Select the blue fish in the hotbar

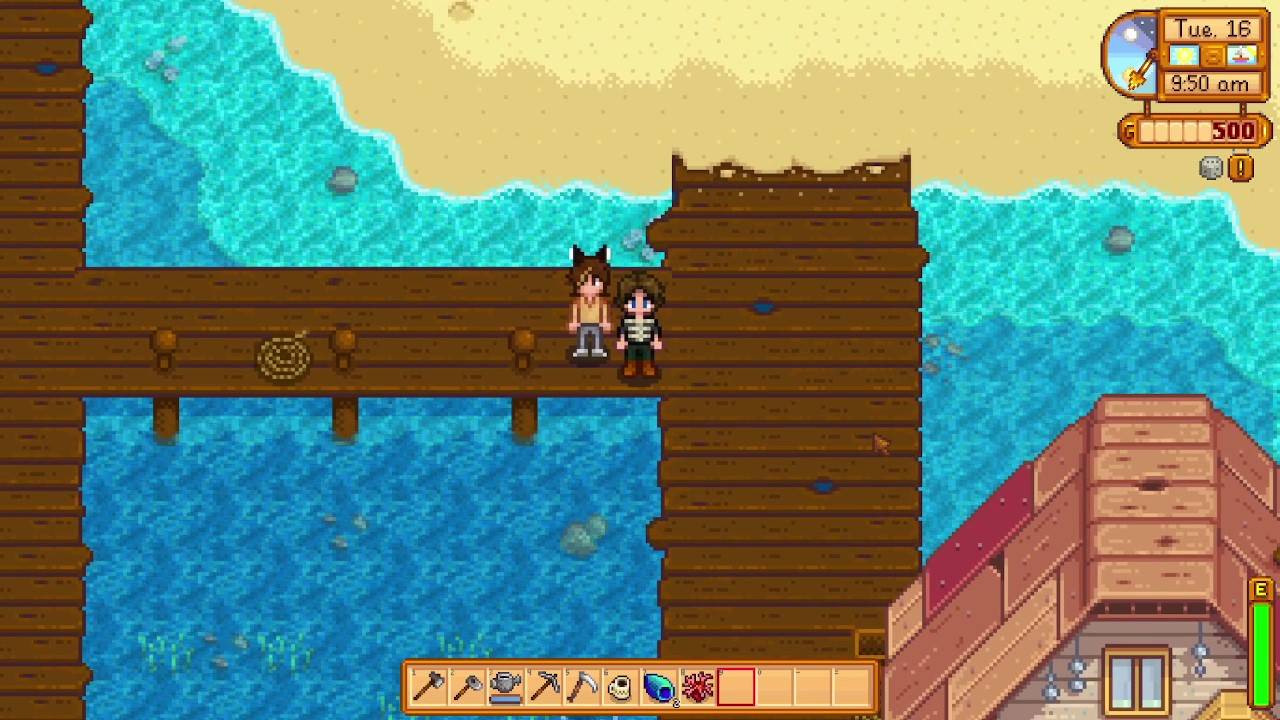tap(658, 686)
